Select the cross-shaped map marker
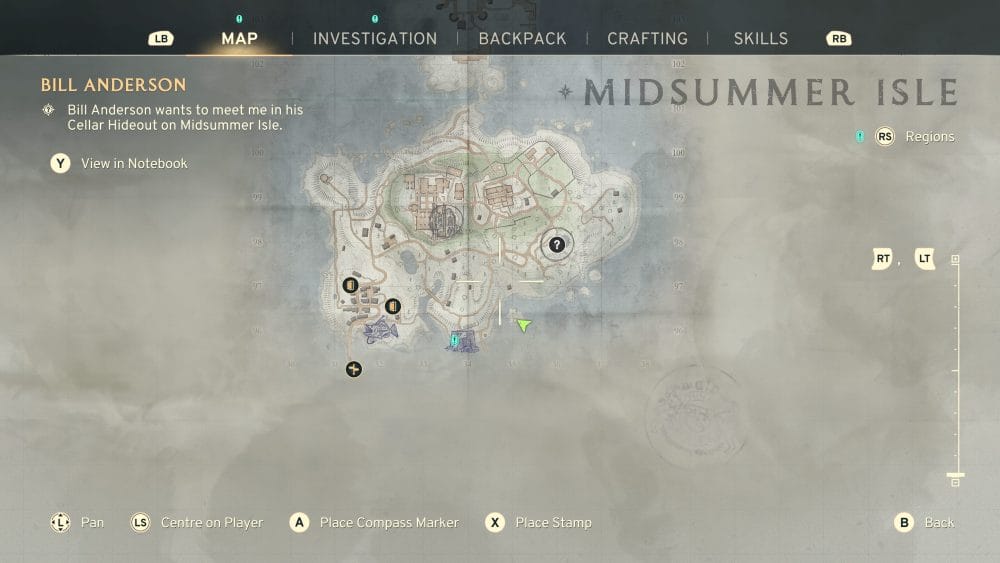This screenshot has width=1000, height=563. [x=353, y=369]
